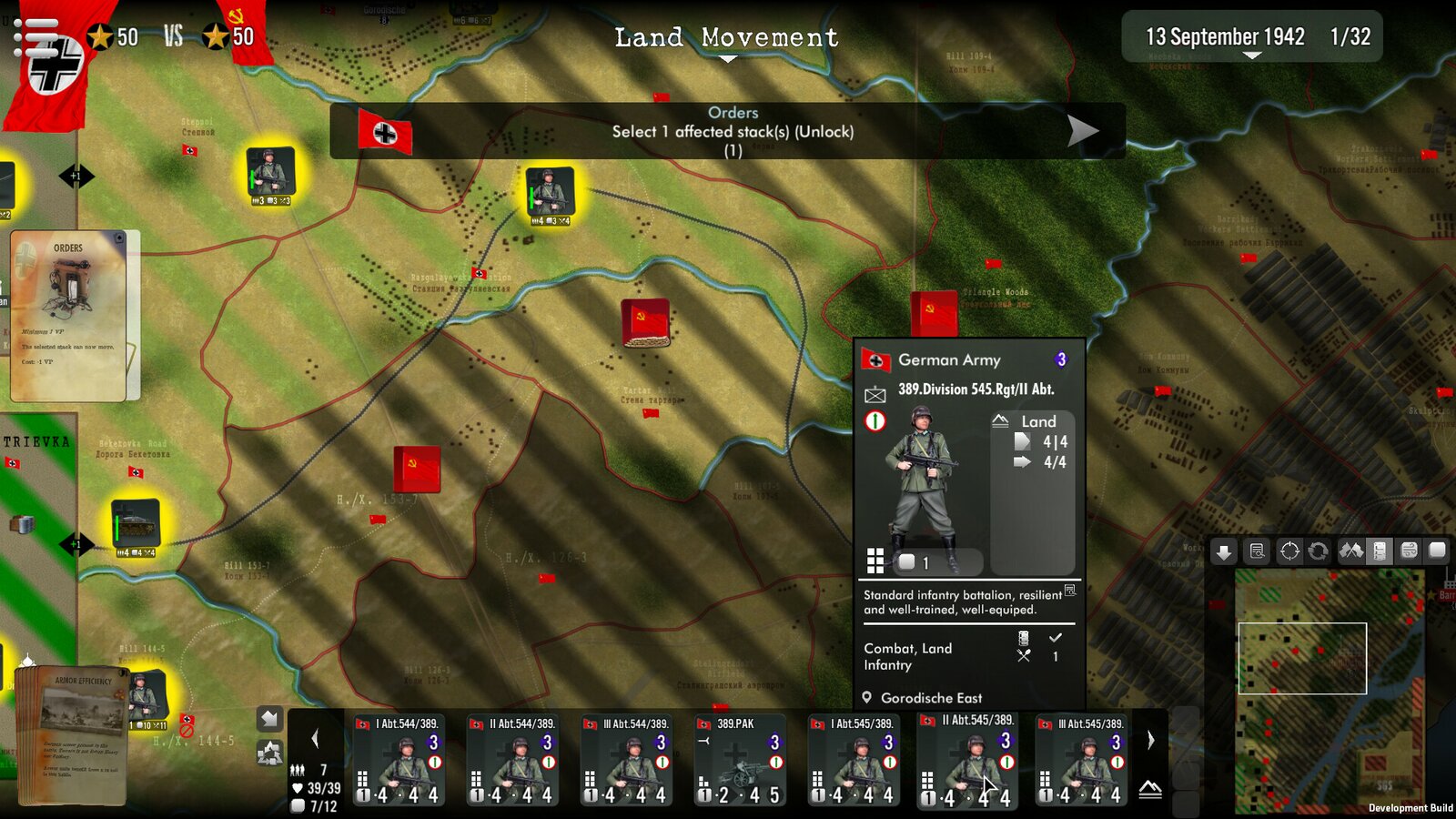
Task: Click the Select 1 affected stack(s) Unlock text
Action: 733,131
